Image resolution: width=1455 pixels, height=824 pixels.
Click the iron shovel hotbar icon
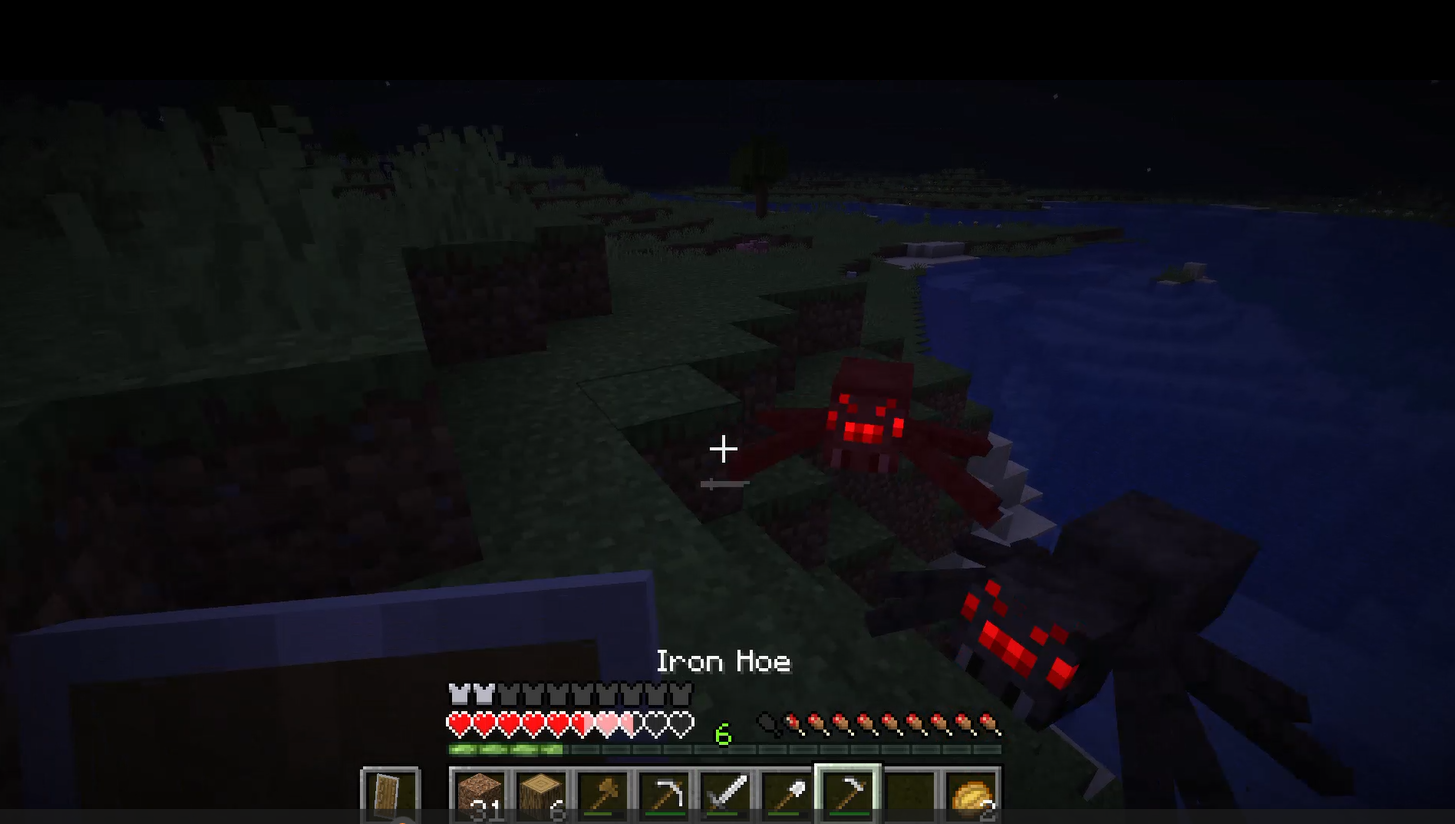(x=785, y=795)
